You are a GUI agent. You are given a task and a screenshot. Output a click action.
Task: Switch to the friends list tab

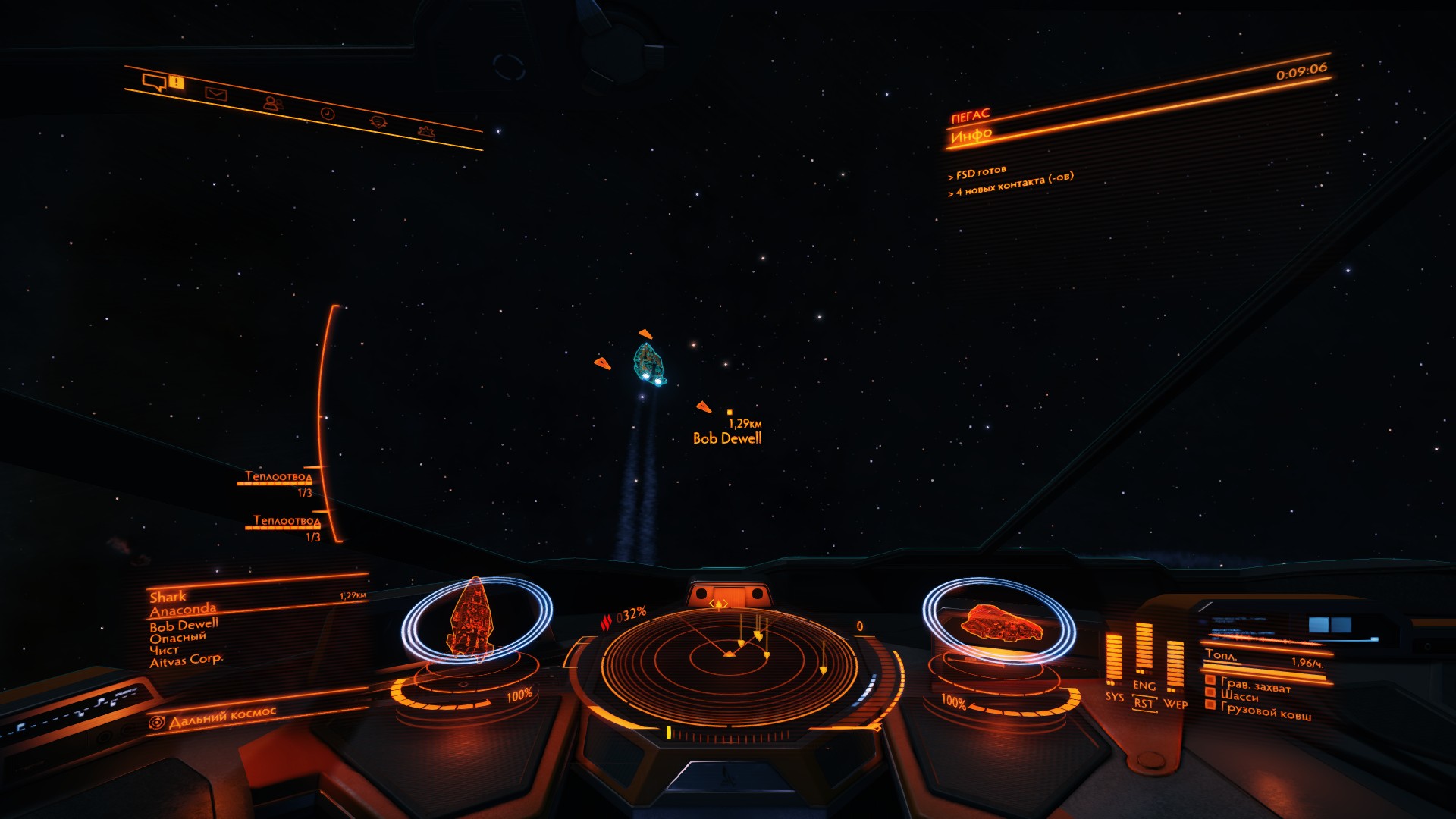pos(272,103)
